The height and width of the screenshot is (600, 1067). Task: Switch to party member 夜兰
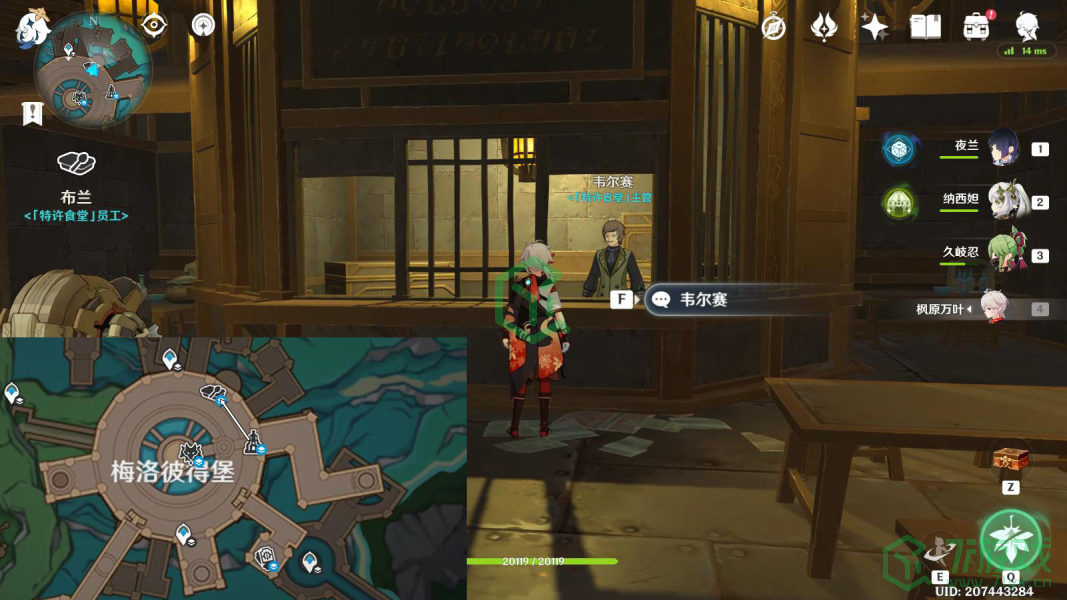pyautogui.click(x=1002, y=149)
